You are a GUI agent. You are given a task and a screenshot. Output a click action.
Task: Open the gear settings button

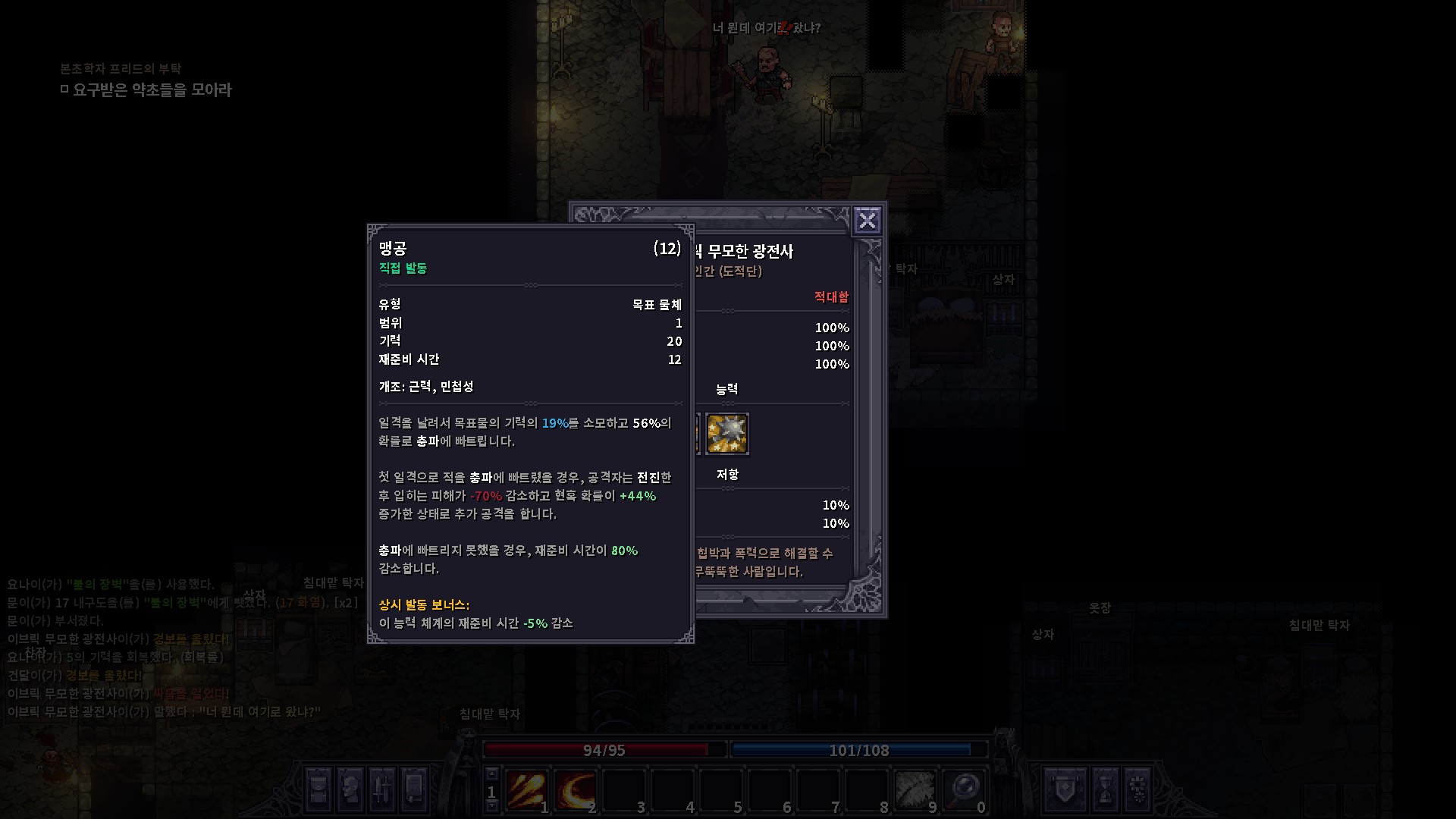point(1137,789)
